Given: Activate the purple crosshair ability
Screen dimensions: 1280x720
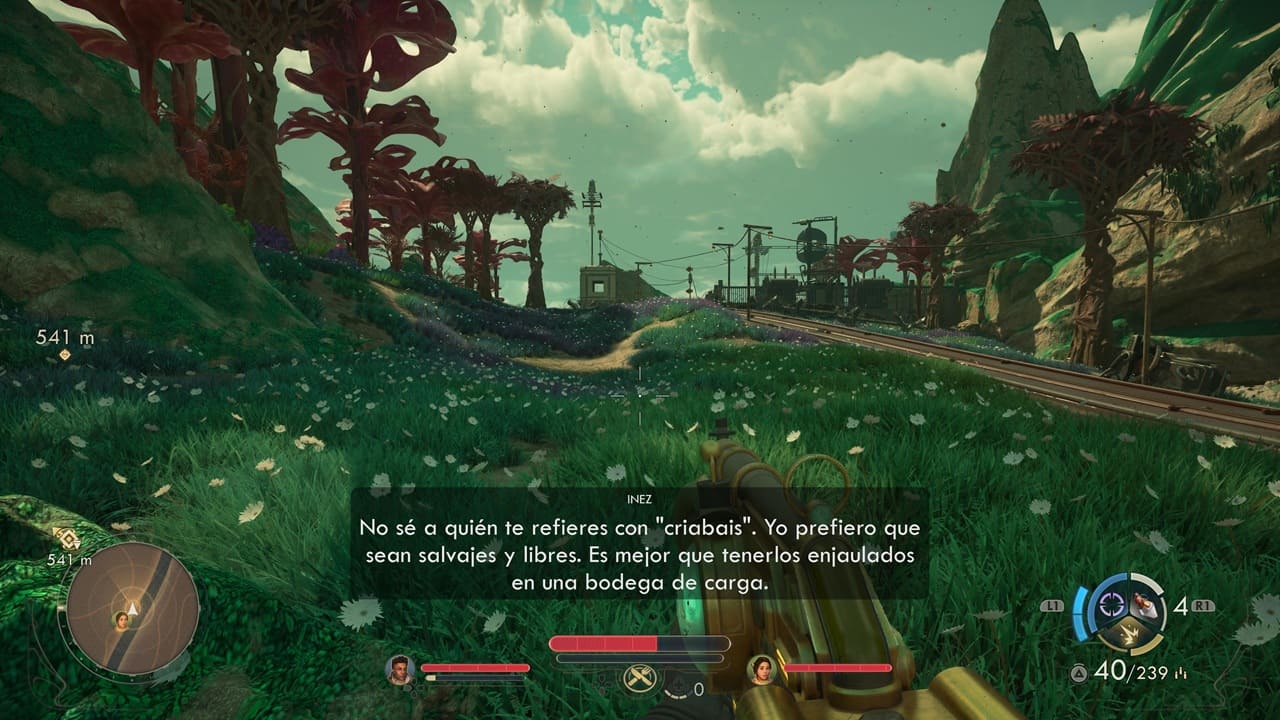Looking at the screenshot, I should (x=1110, y=603).
